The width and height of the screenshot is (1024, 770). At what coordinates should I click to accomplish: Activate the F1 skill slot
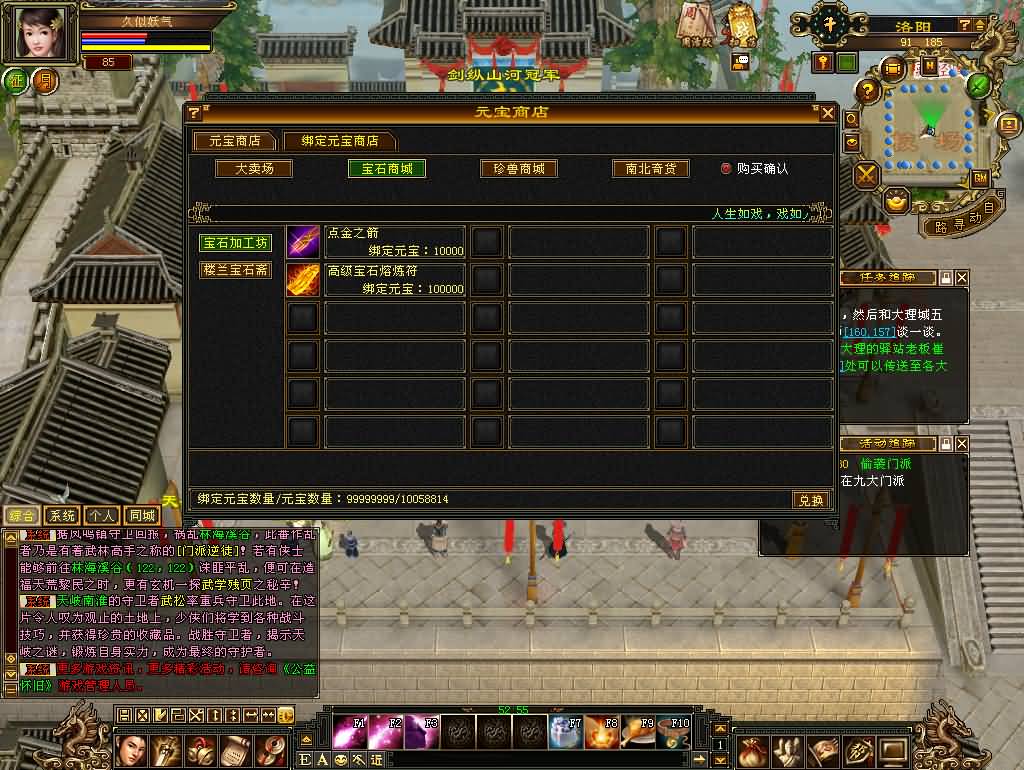tap(349, 731)
